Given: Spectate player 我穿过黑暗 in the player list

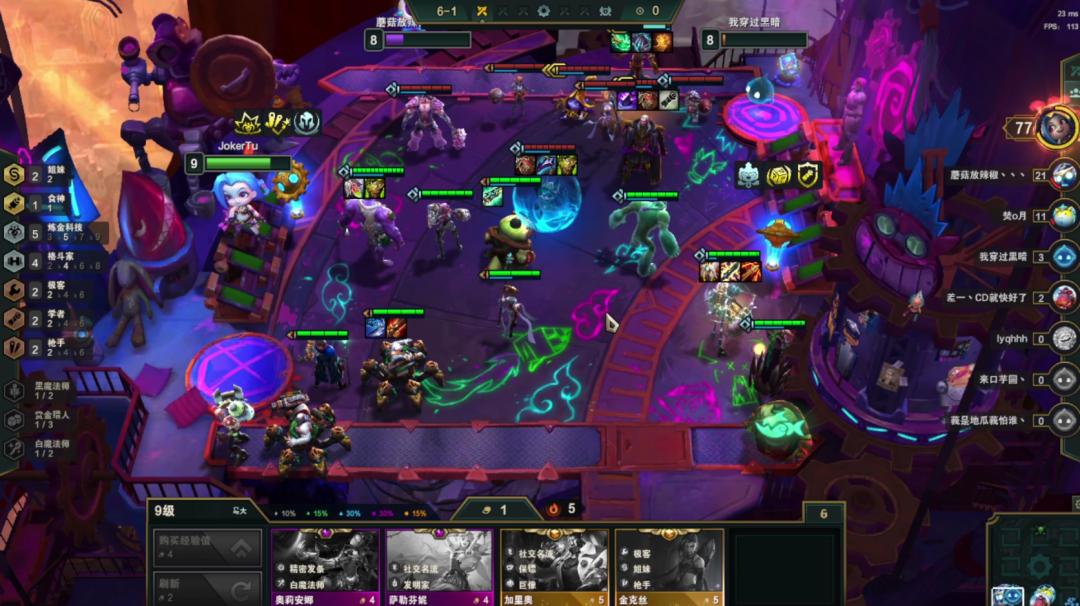Looking at the screenshot, I should pyautogui.click(x=1064, y=256).
